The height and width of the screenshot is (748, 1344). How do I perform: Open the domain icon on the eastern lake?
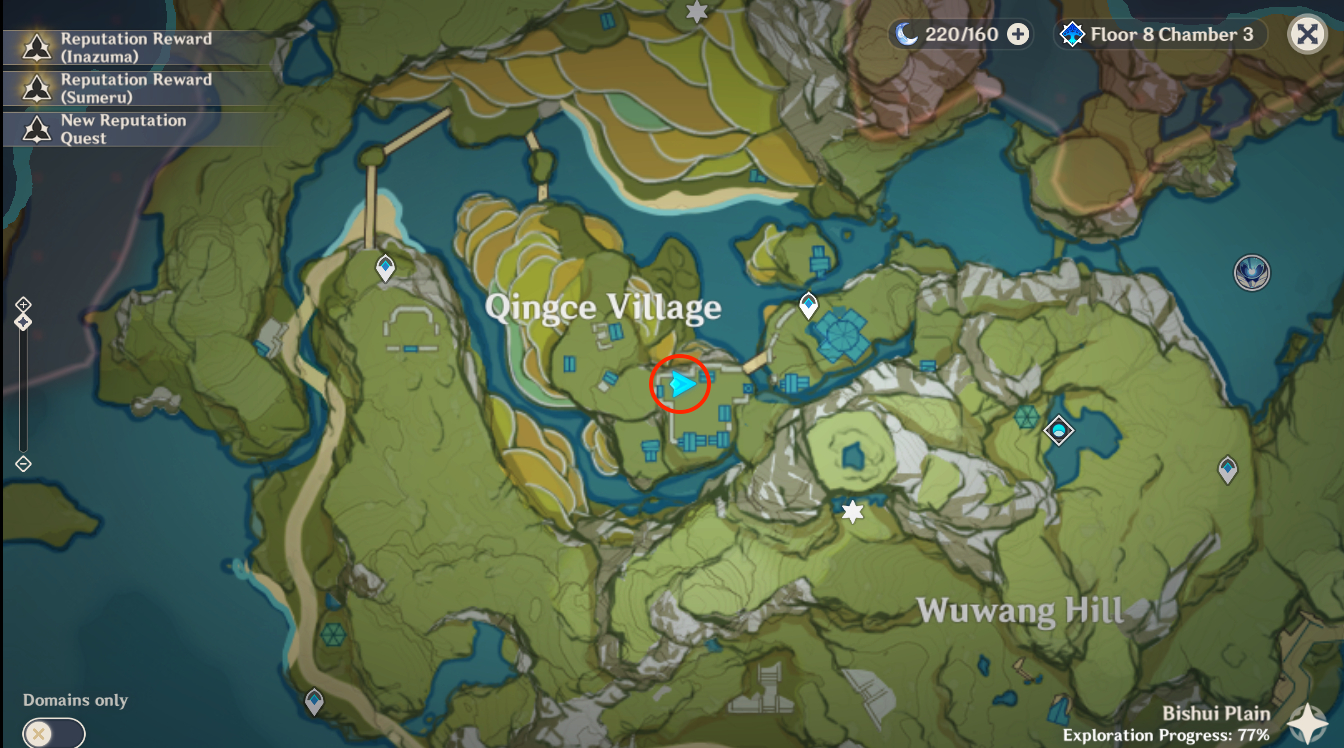tap(1058, 429)
